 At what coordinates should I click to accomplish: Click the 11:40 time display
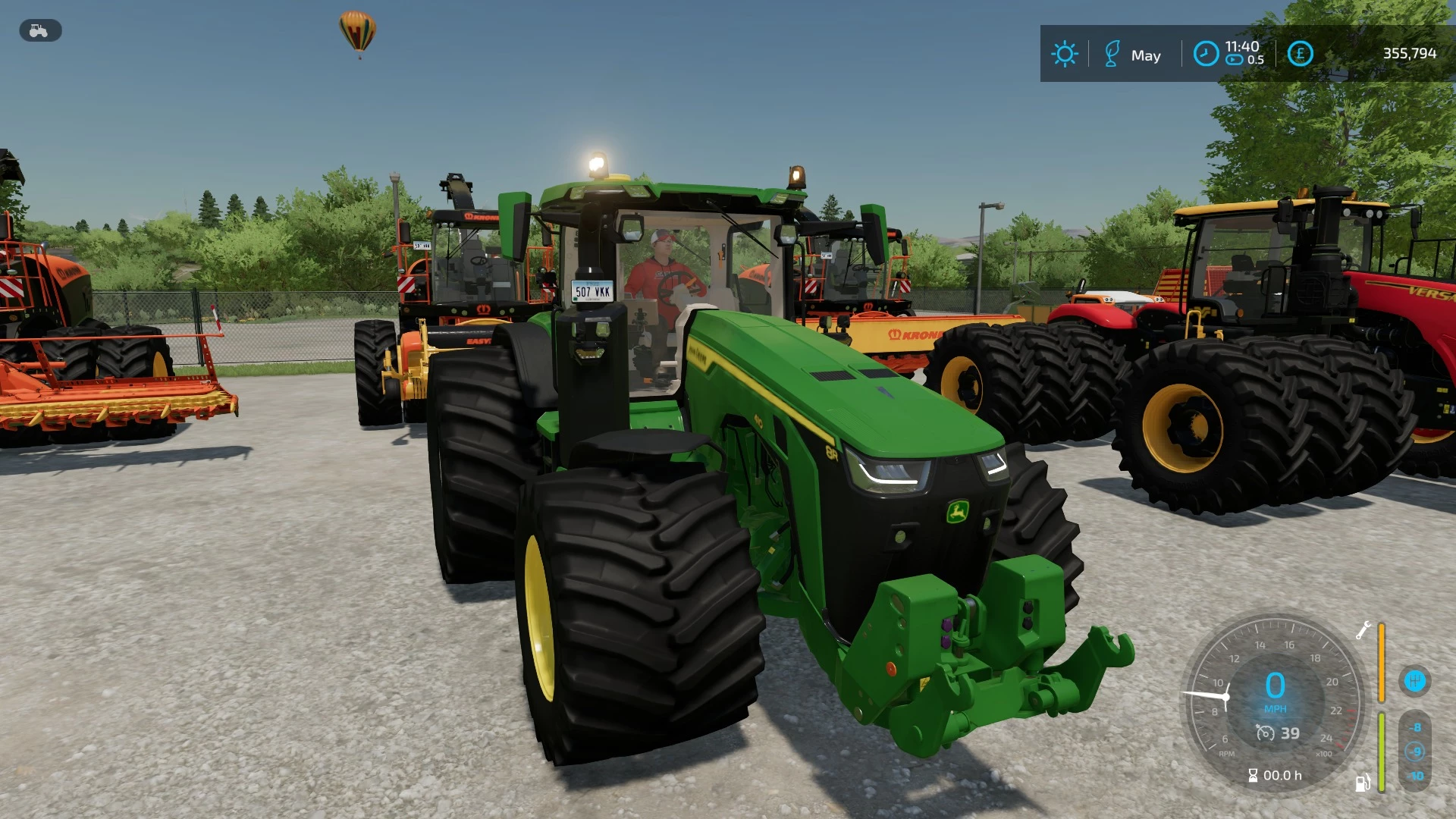[x=1241, y=46]
